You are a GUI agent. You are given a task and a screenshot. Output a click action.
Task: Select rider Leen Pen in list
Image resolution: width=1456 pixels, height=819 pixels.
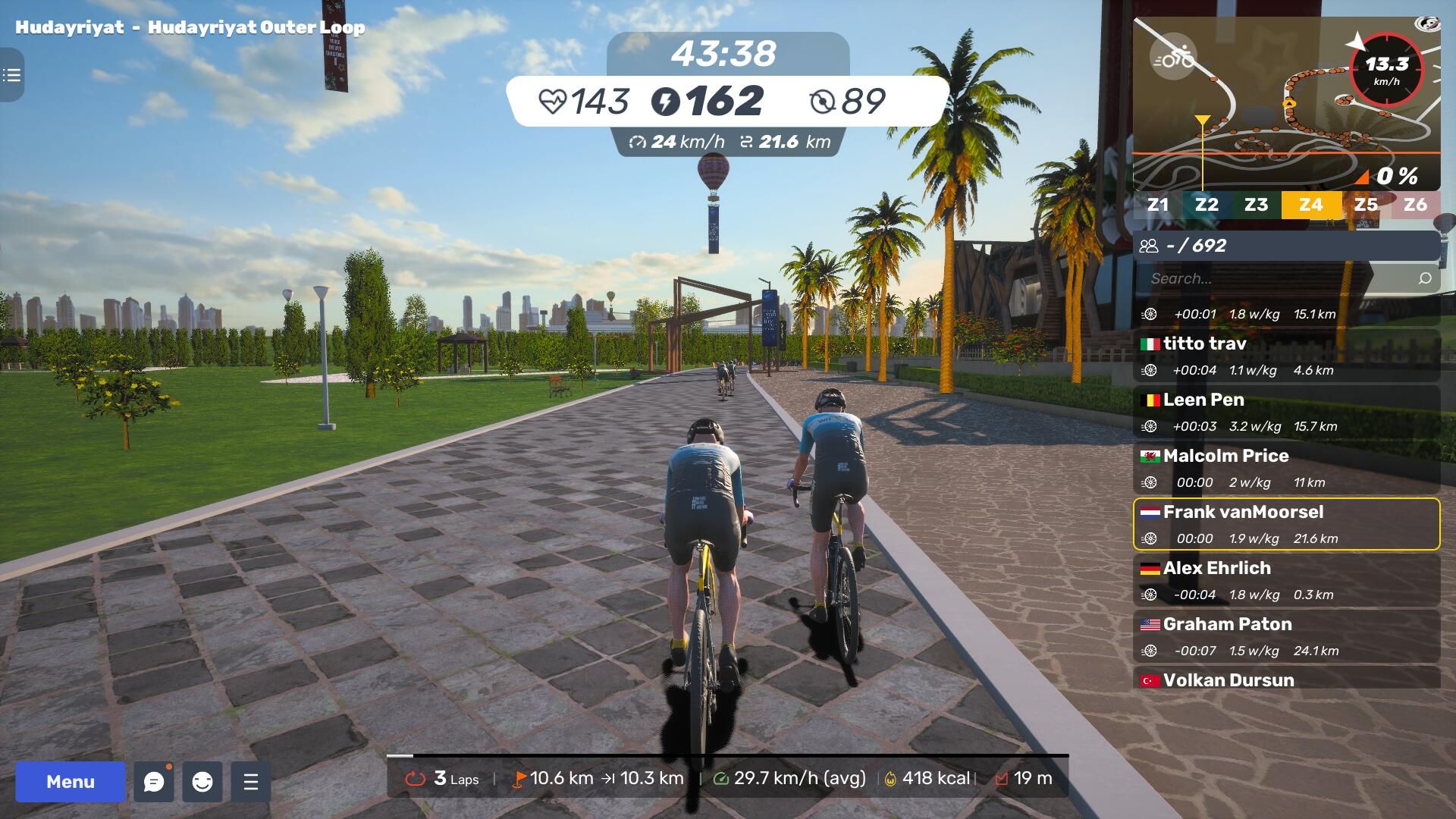point(1286,412)
